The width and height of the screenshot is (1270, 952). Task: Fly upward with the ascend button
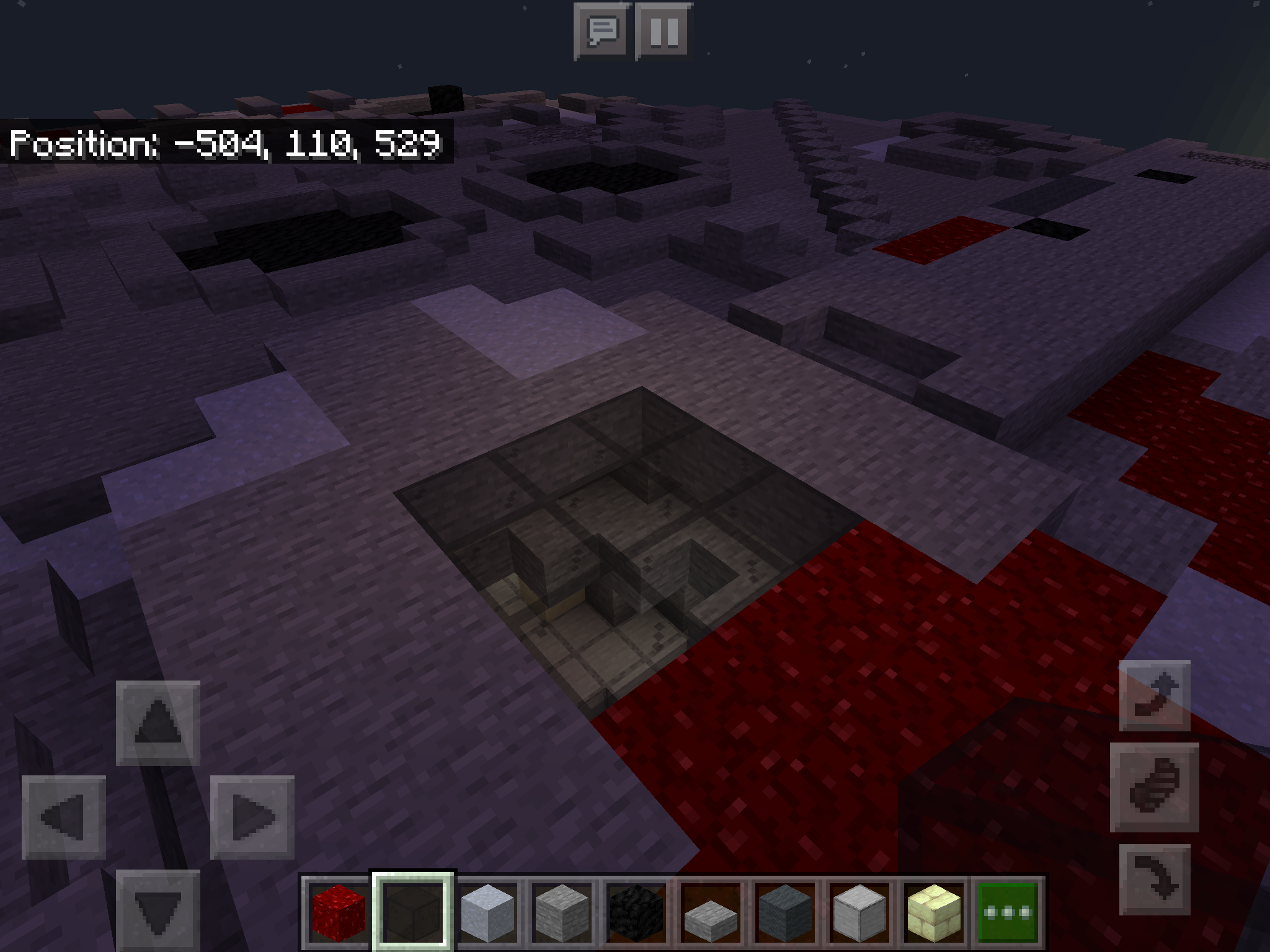pyautogui.click(x=1155, y=695)
